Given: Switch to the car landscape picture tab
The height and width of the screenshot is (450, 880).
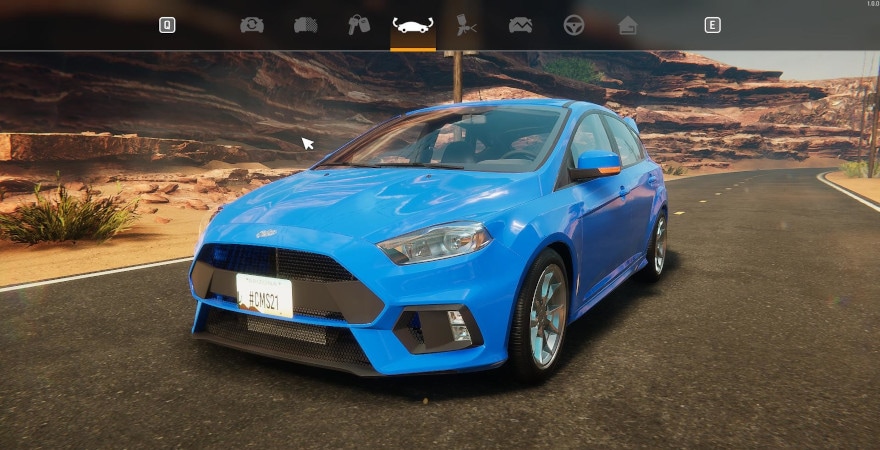Looking at the screenshot, I should [520, 25].
